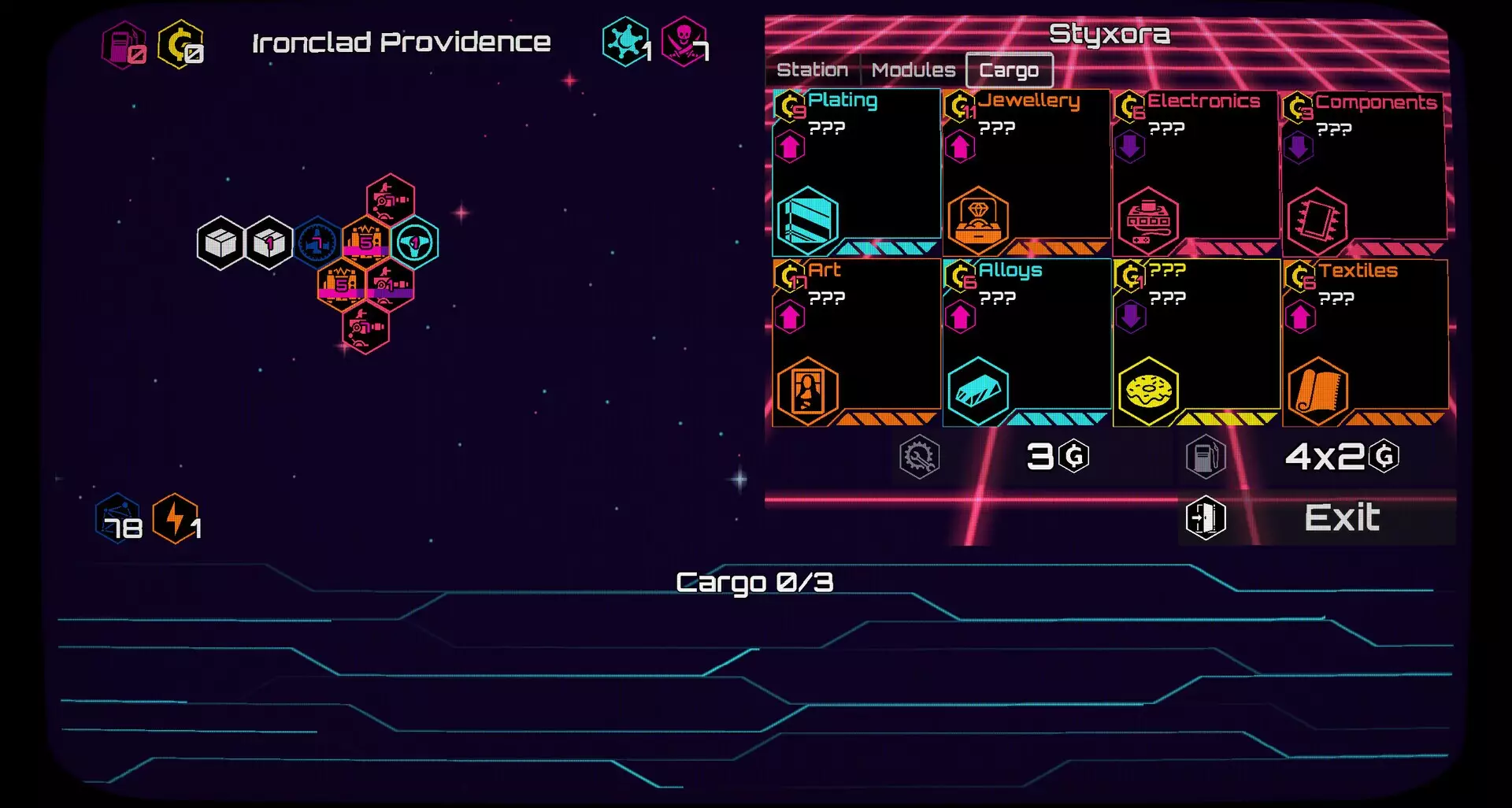1512x808 pixels.
Task: Select the plain cargo cube module
Action: 220,243
